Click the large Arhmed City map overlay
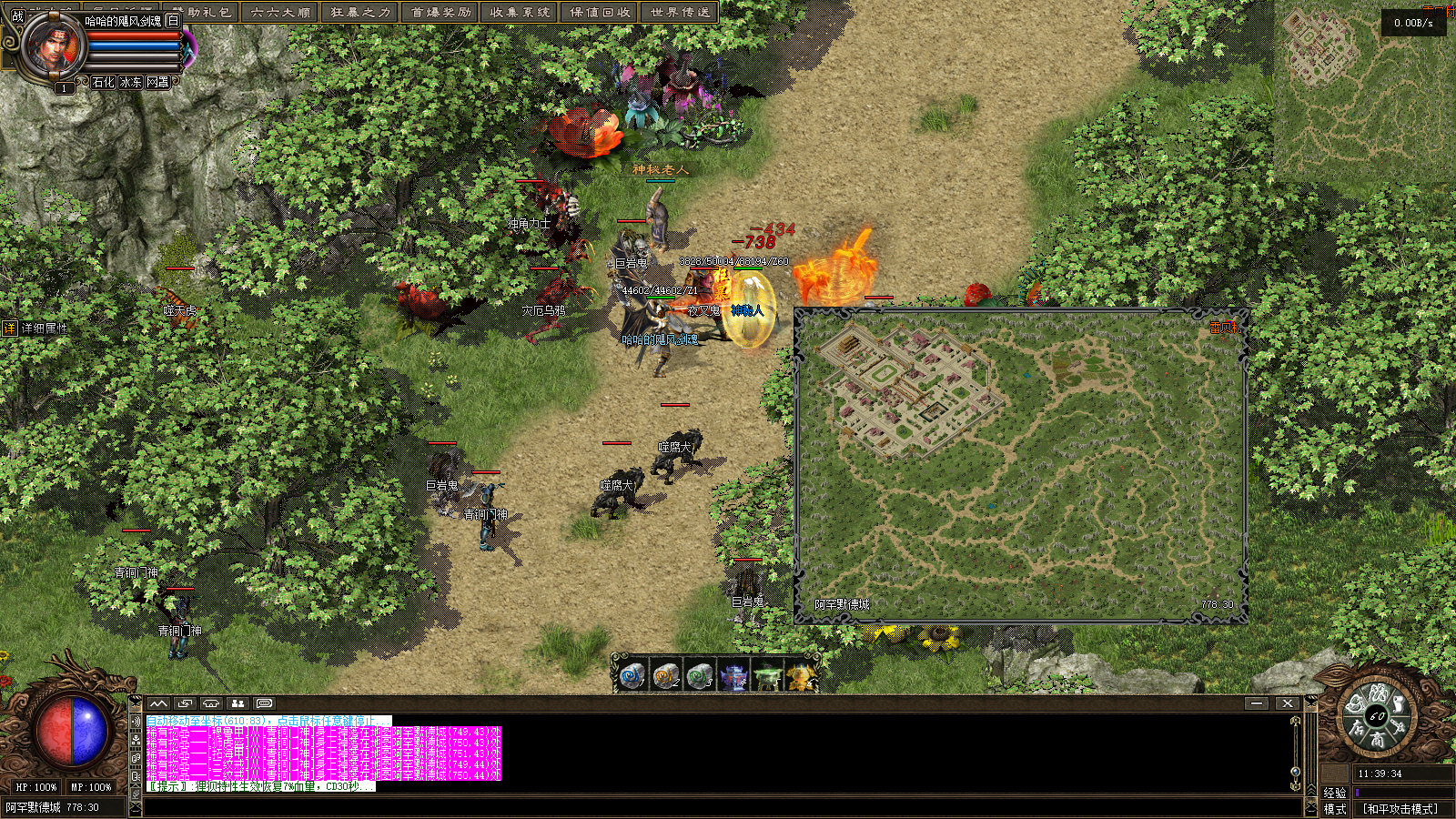The width and height of the screenshot is (1456, 819). (1021, 466)
